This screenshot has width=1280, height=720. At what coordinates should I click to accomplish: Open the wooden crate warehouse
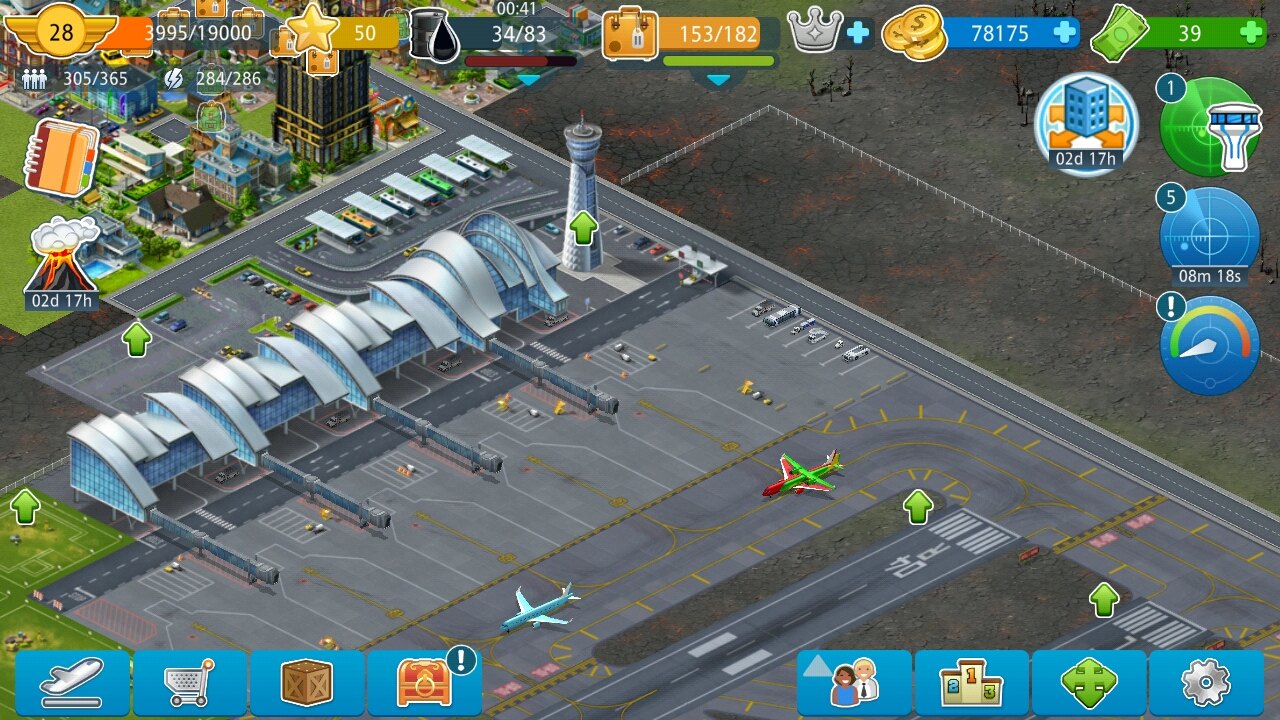(x=307, y=684)
